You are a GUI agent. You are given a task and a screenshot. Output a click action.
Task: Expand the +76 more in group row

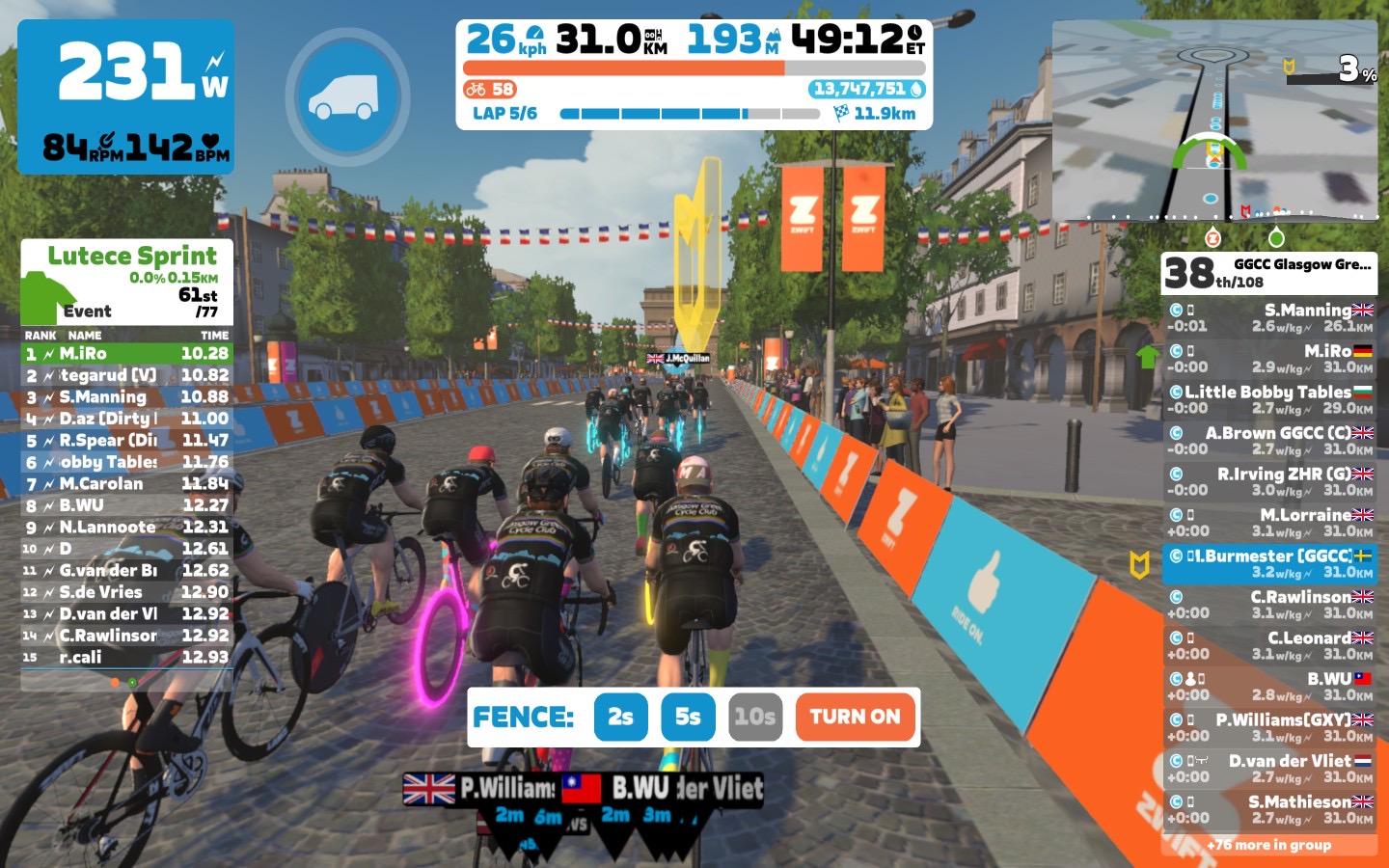(x=1269, y=845)
